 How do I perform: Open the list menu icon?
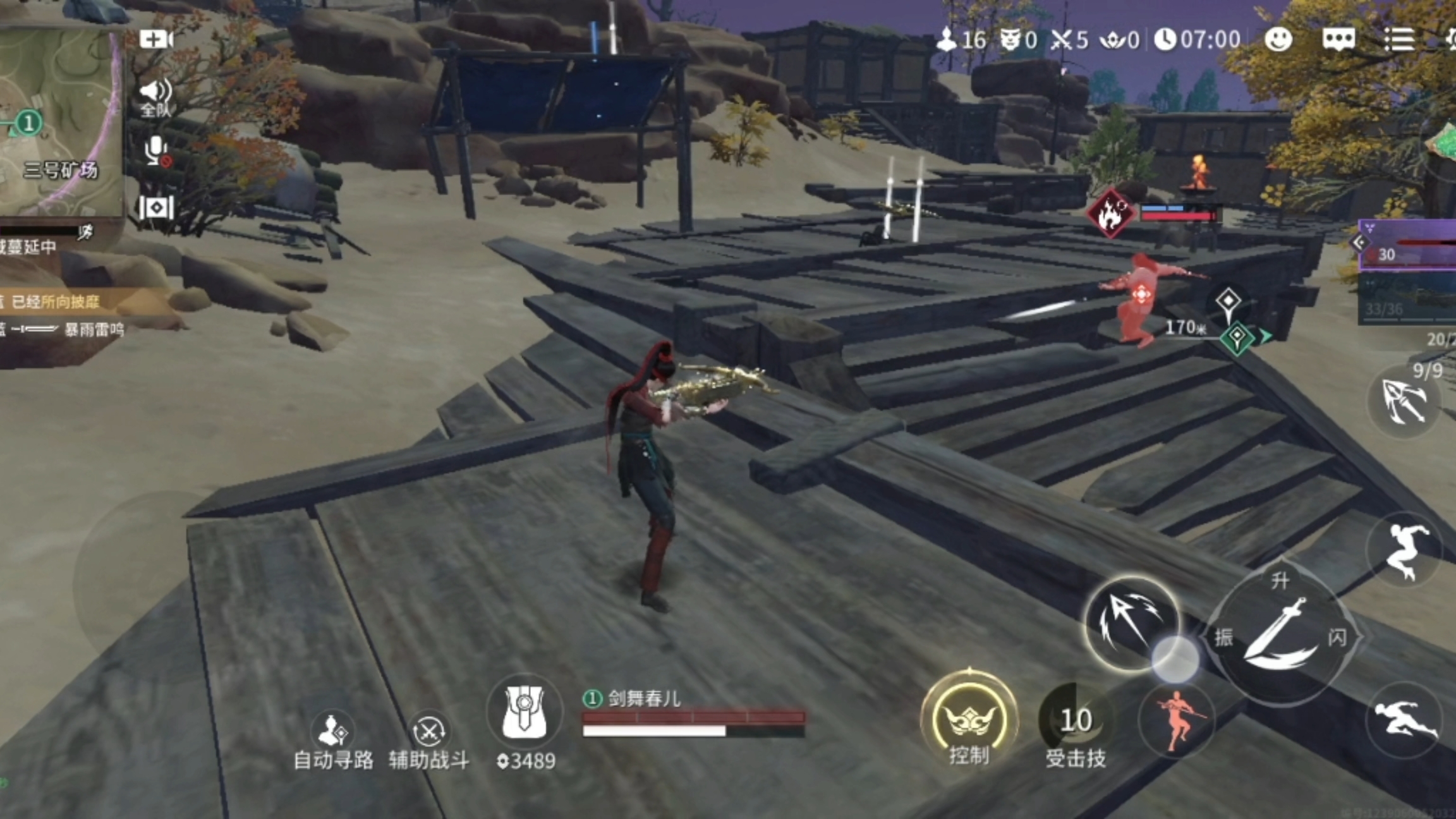(x=1399, y=40)
